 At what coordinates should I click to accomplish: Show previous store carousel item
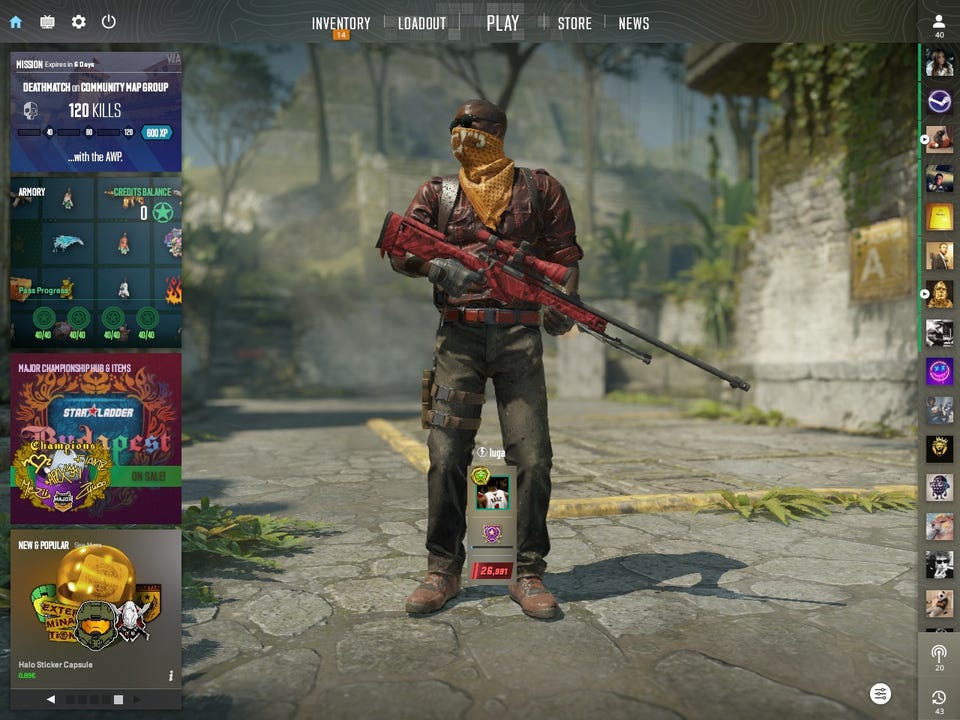pos(51,699)
